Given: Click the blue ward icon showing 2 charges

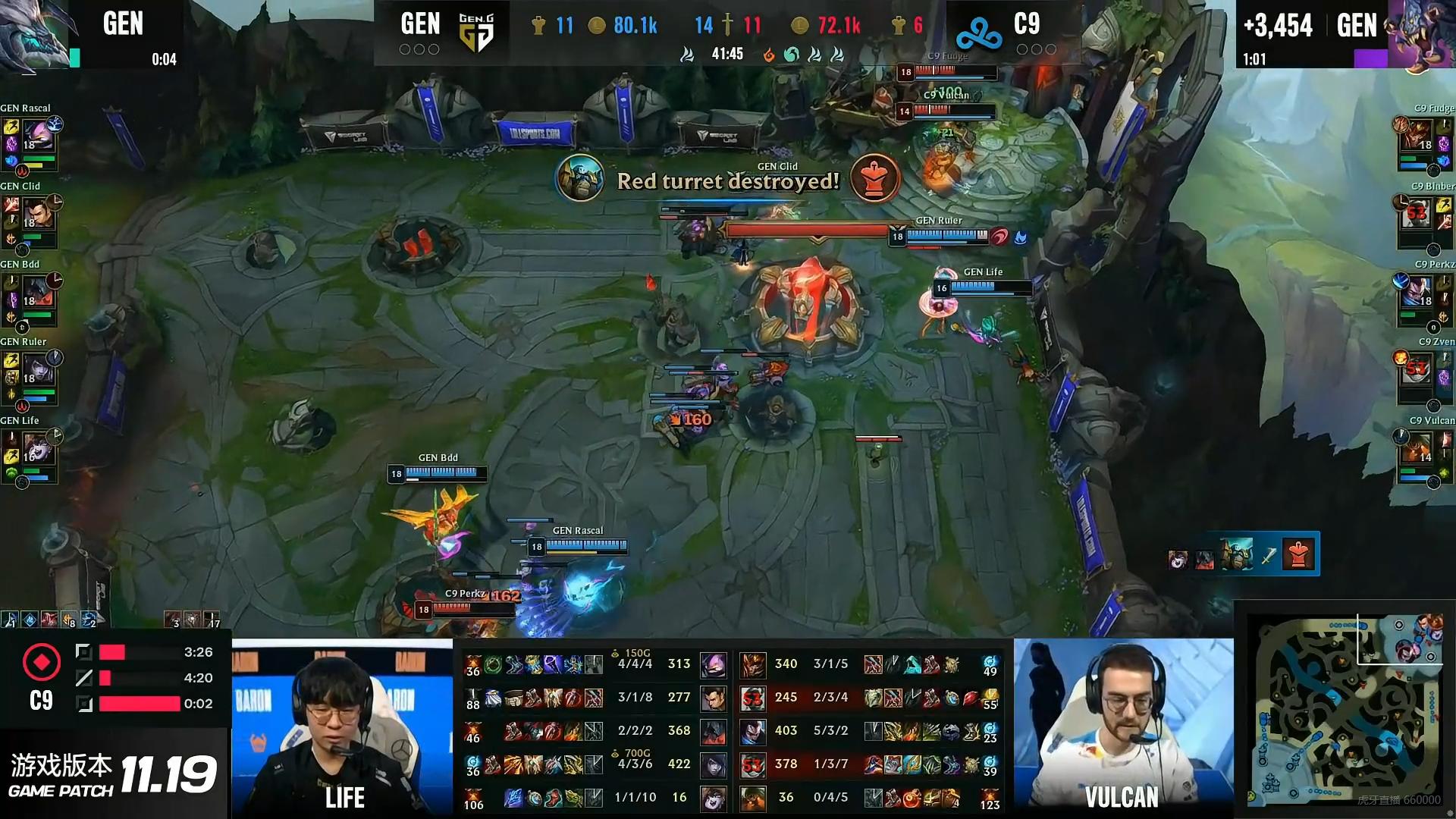Looking at the screenshot, I should [88, 620].
